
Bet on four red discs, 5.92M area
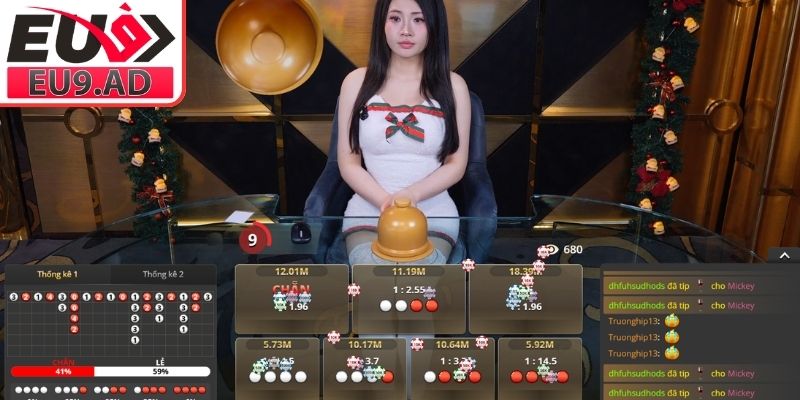pyautogui.click(x=538, y=368)
